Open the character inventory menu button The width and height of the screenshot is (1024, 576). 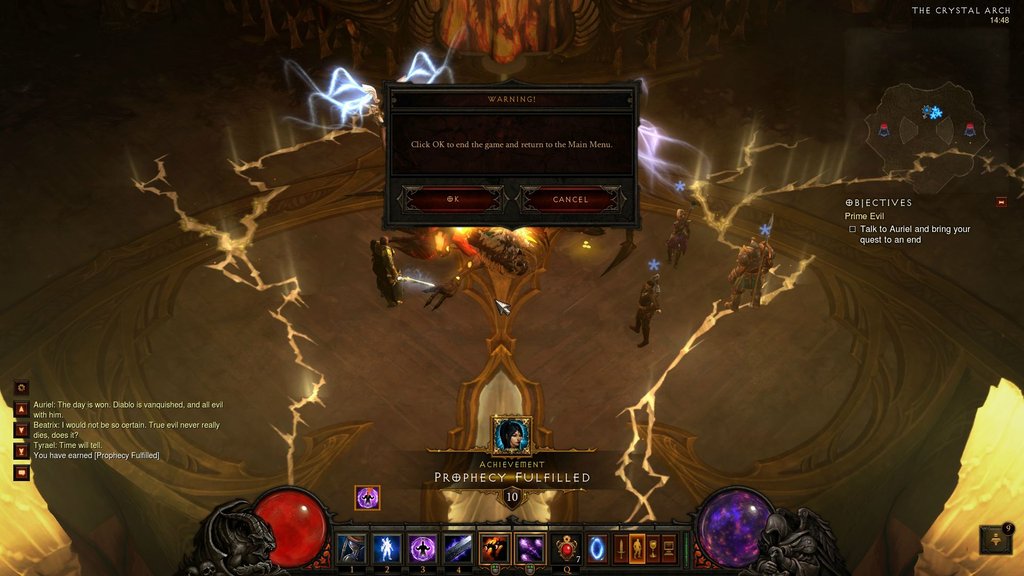636,548
